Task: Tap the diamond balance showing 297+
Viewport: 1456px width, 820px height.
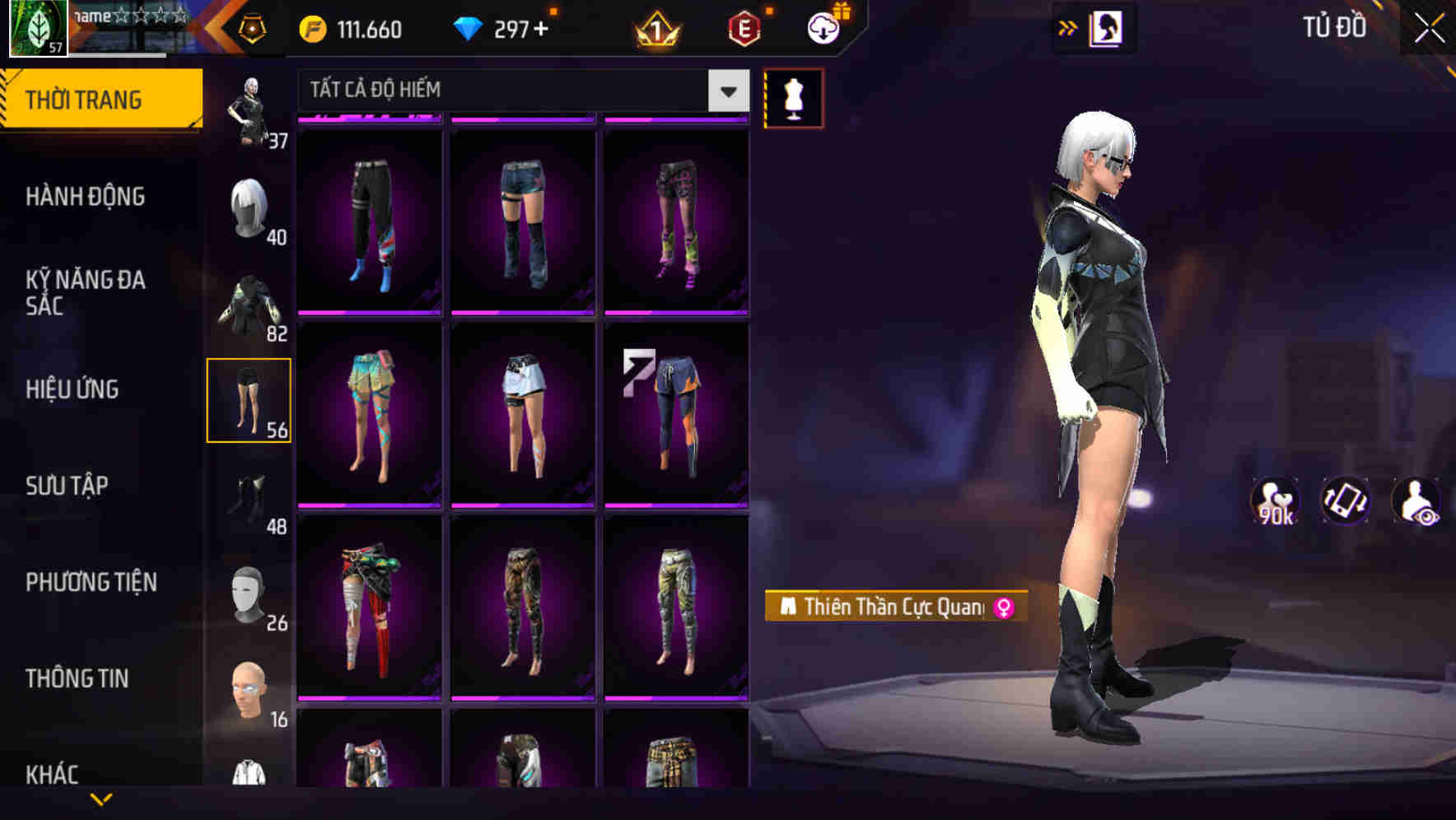Action: pyautogui.click(x=504, y=30)
